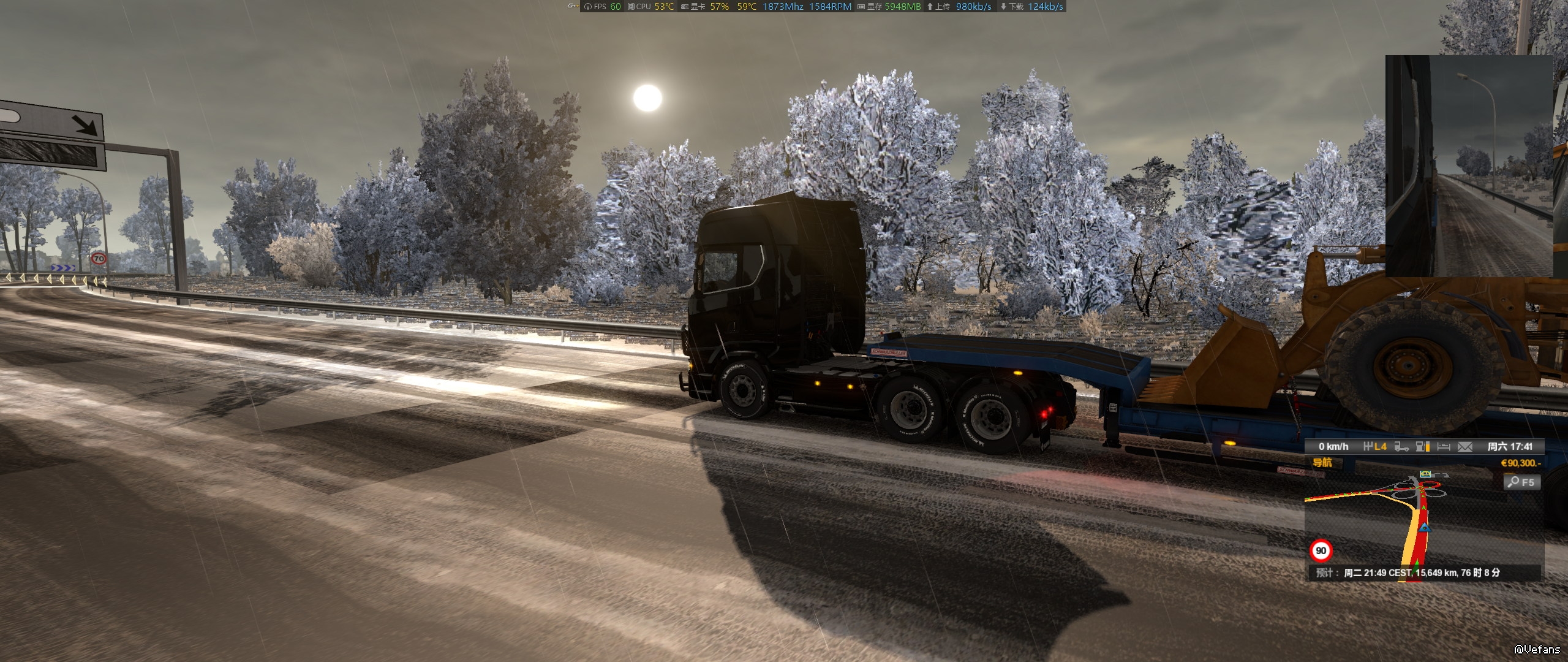Select the 导航 navigation tab label
Image resolution: width=1568 pixels, height=662 pixels.
(x=1322, y=463)
